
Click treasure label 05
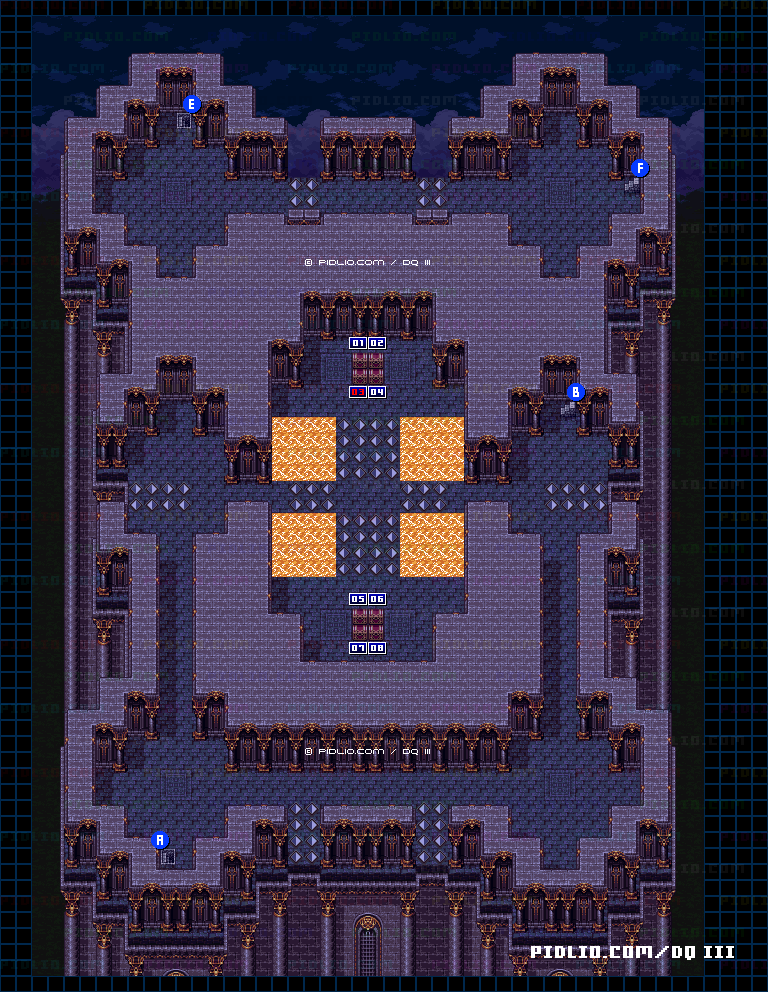[x=357, y=599]
